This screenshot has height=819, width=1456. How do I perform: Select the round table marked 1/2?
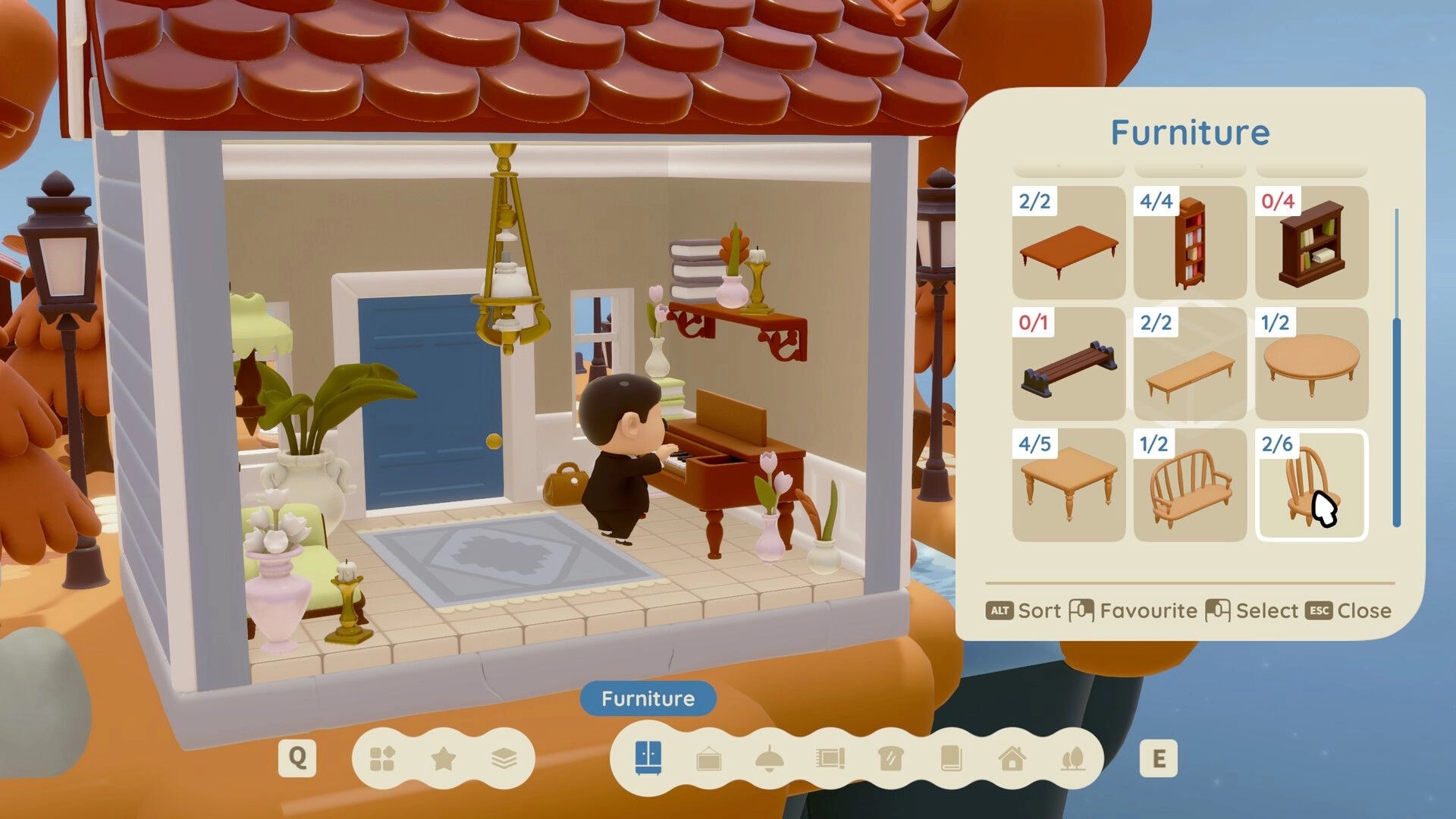pyautogui.click(x=1311, y=366)
